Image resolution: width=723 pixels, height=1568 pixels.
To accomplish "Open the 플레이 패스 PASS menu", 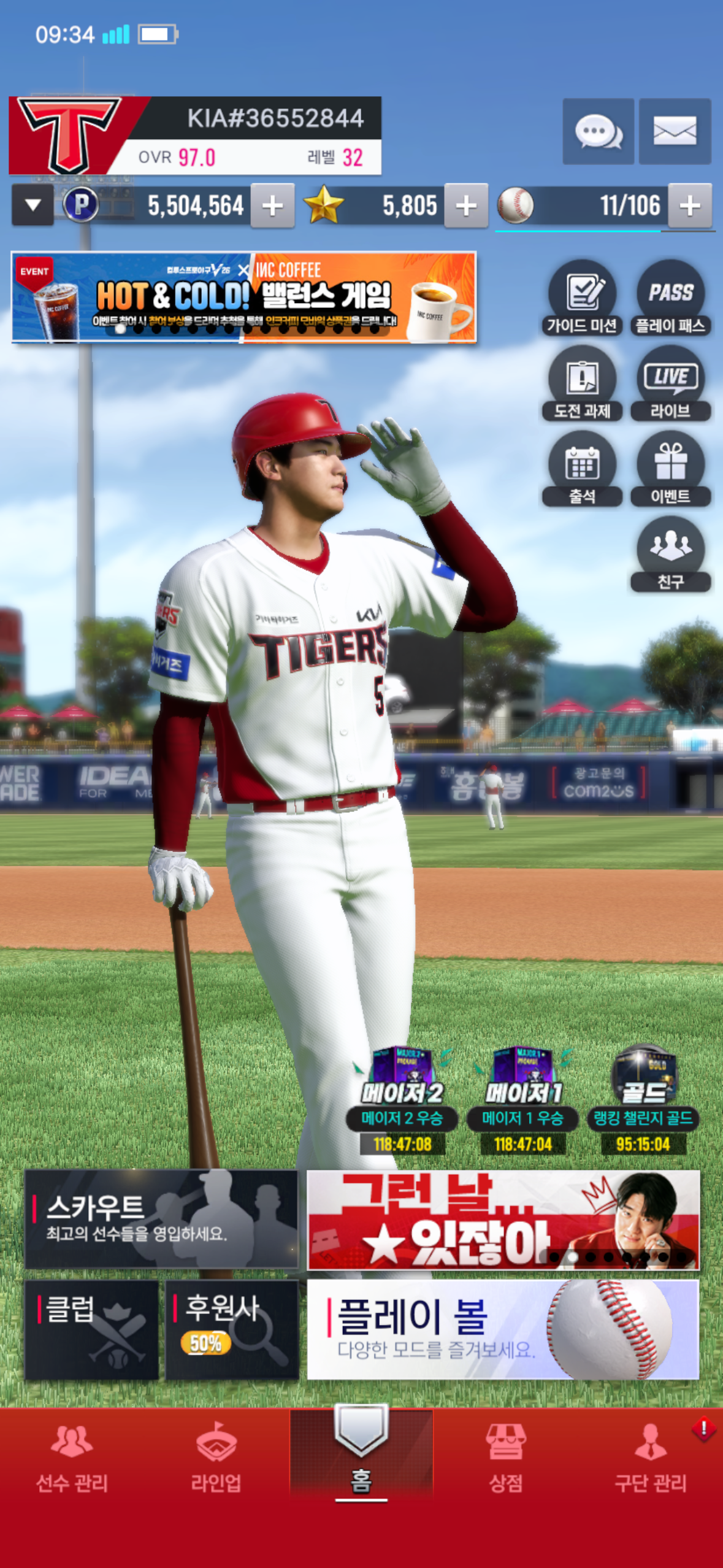I will click(670, 298).
